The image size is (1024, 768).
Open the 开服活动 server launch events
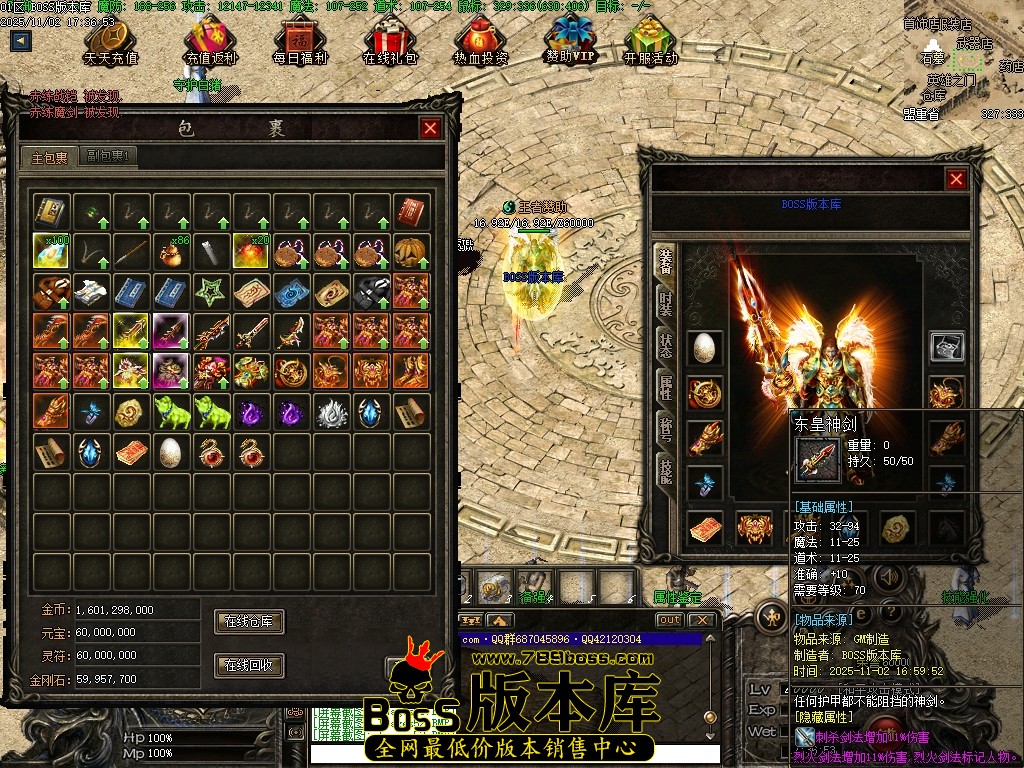(x=650, y=42)
